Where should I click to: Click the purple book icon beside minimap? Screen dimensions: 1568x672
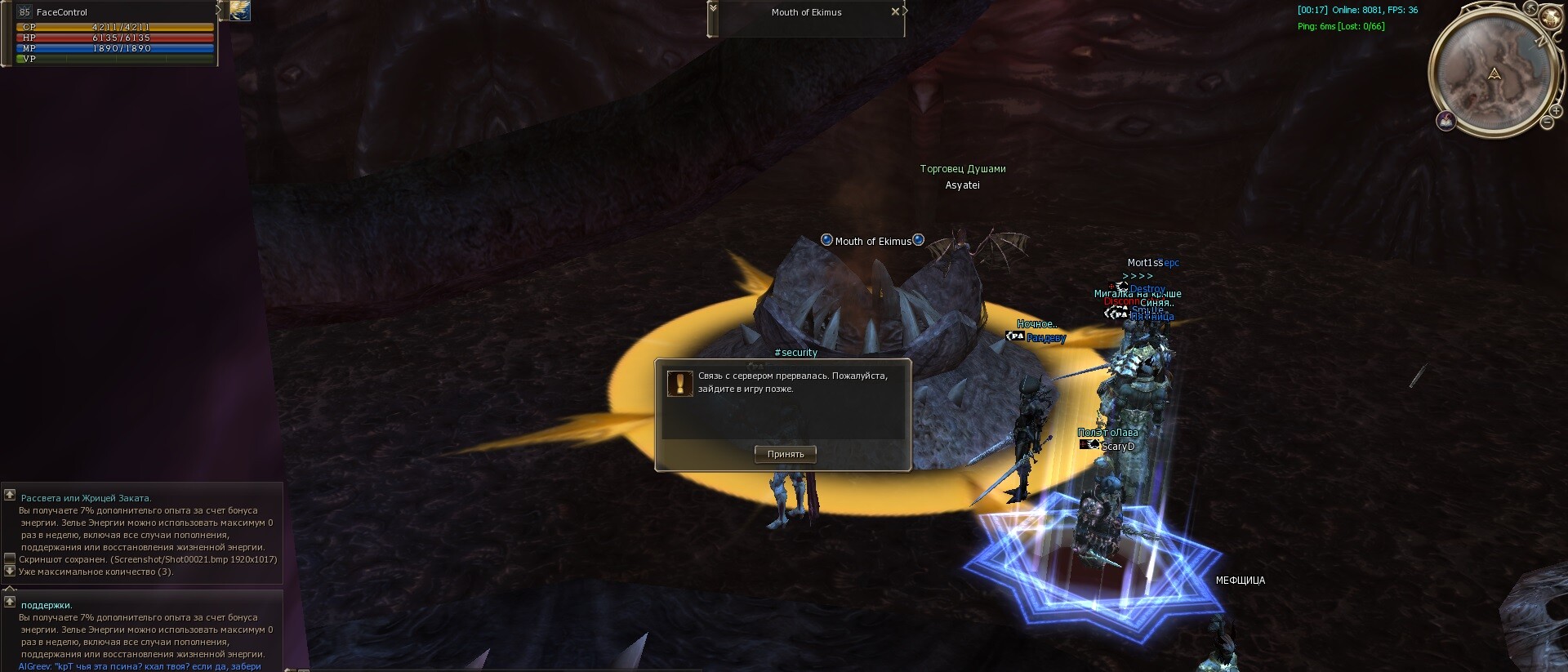(x=1446, y=121)
